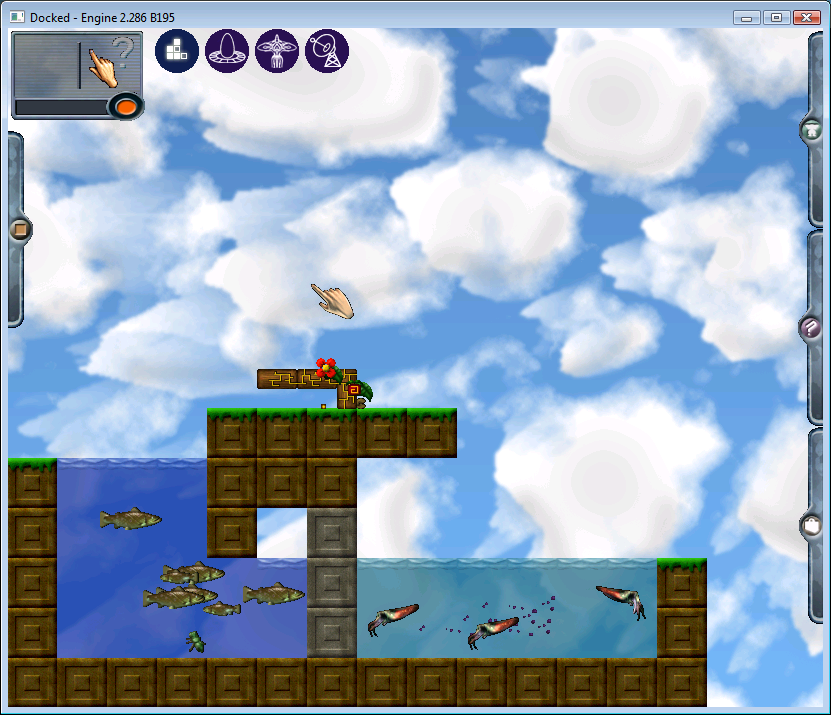Expand the lower right side panel tab
The width and height of the screenshot is (831, 715).
tap(811, 524)
